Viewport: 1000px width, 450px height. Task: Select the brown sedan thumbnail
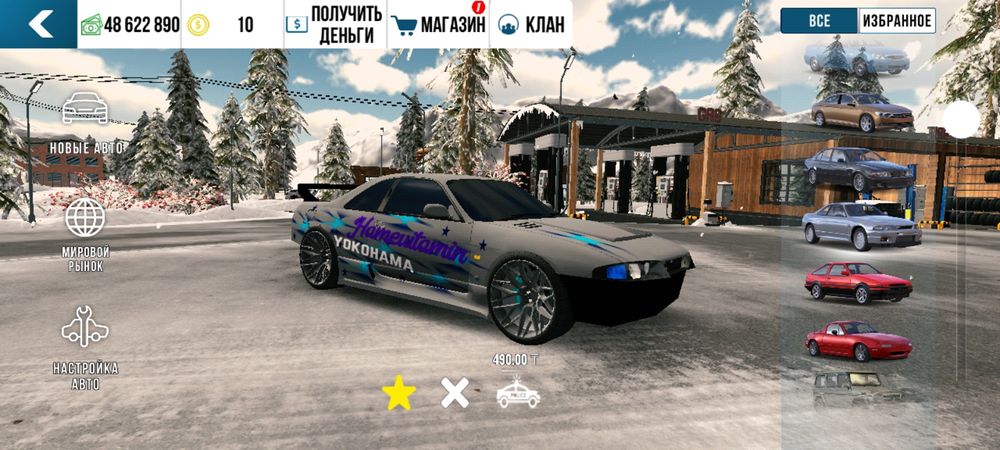coord(861,111)
